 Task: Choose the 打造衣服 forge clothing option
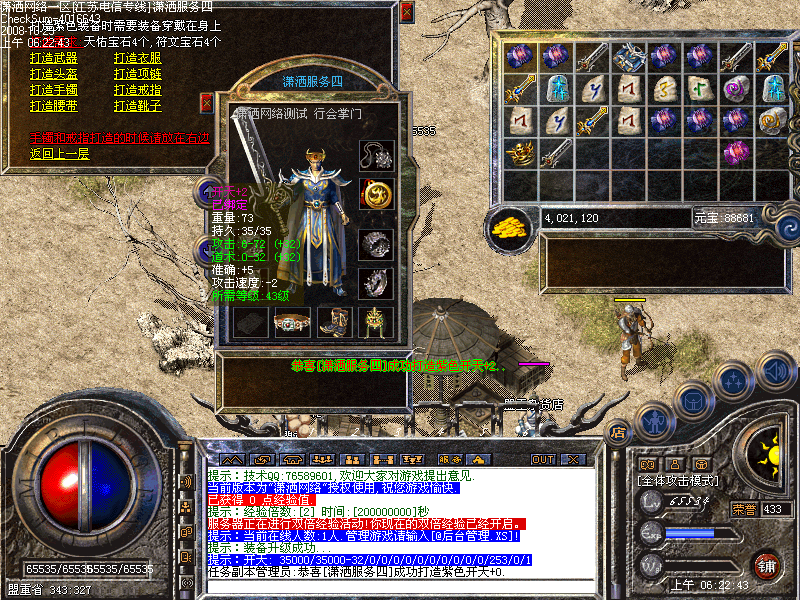tap(137, 58)
